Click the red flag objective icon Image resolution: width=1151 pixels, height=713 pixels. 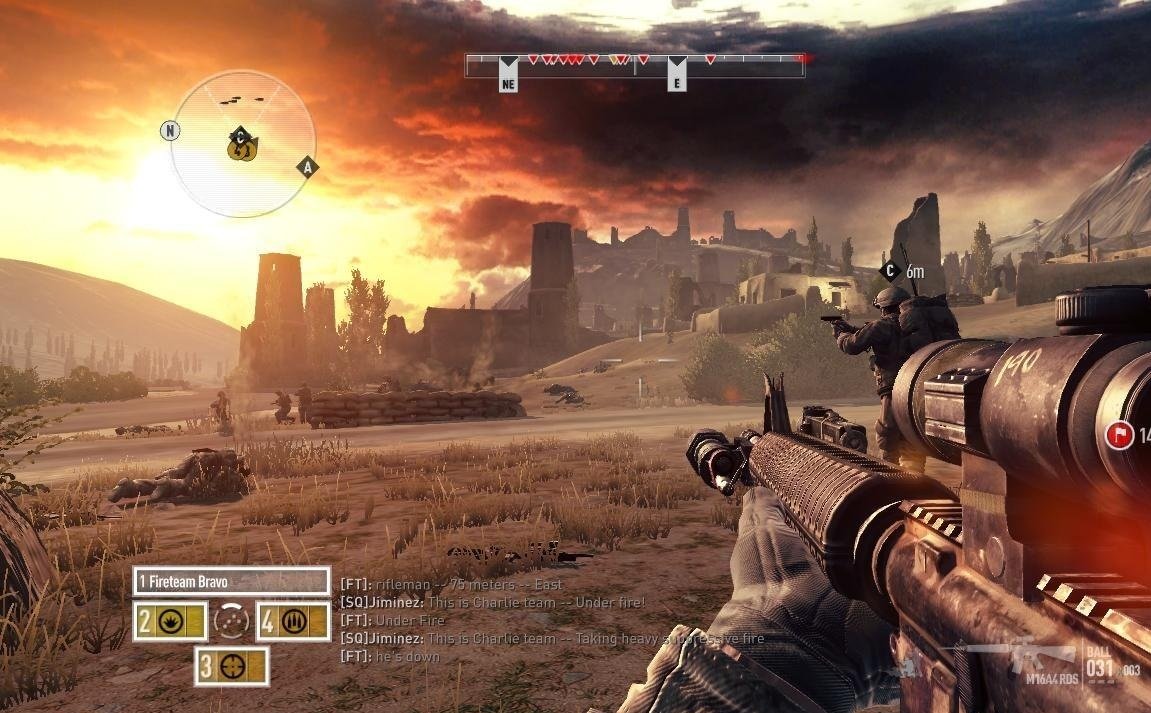point(1118,436)
